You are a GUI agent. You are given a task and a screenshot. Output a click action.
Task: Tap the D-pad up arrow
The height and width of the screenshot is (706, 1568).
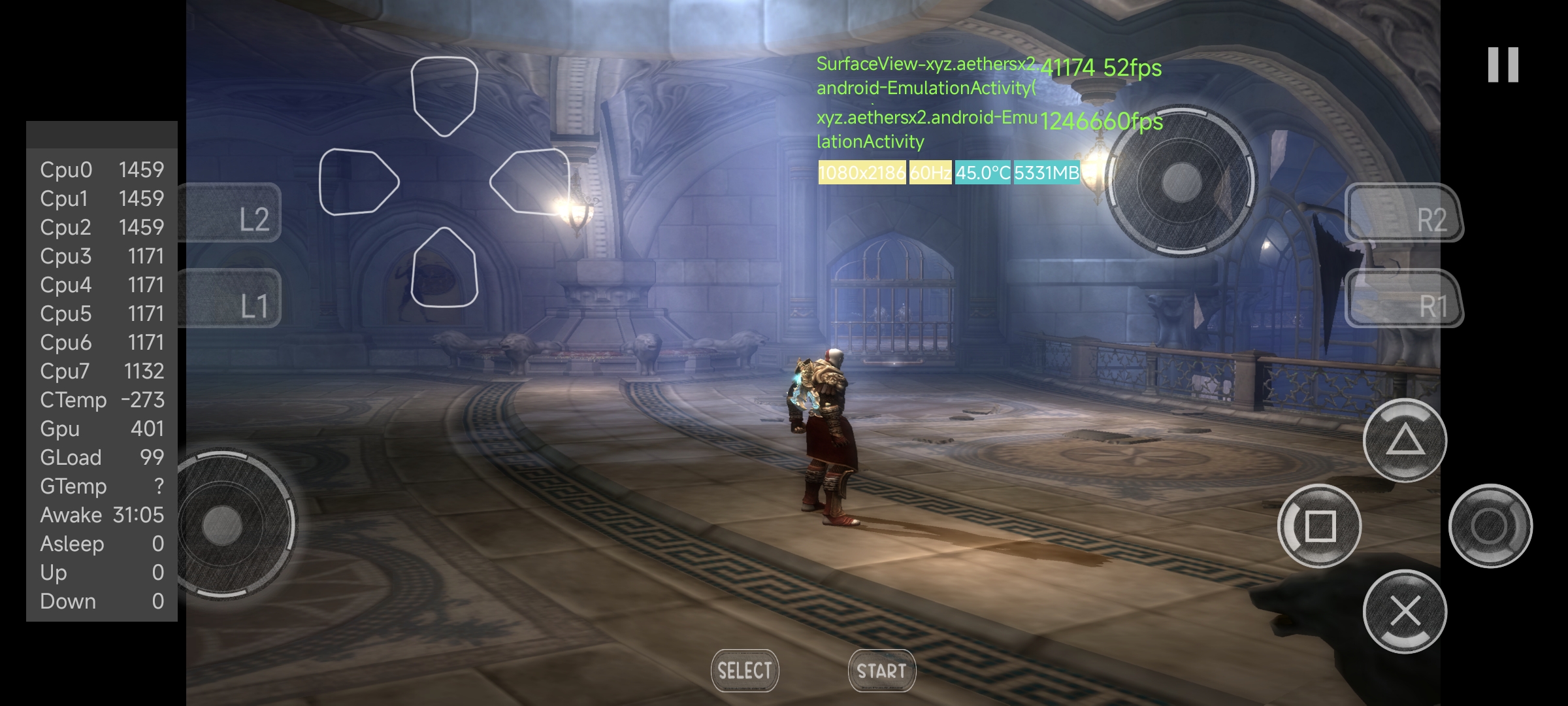[x=444, y=95]
